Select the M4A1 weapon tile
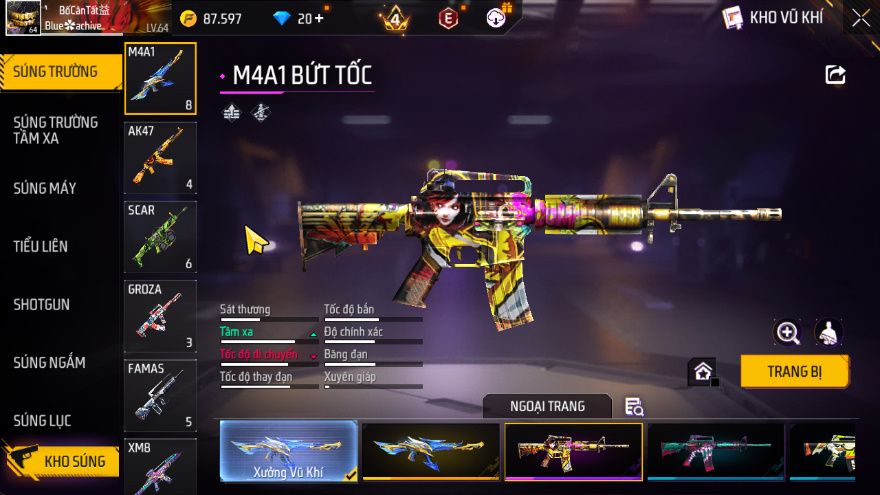 (x=160, y=79)
